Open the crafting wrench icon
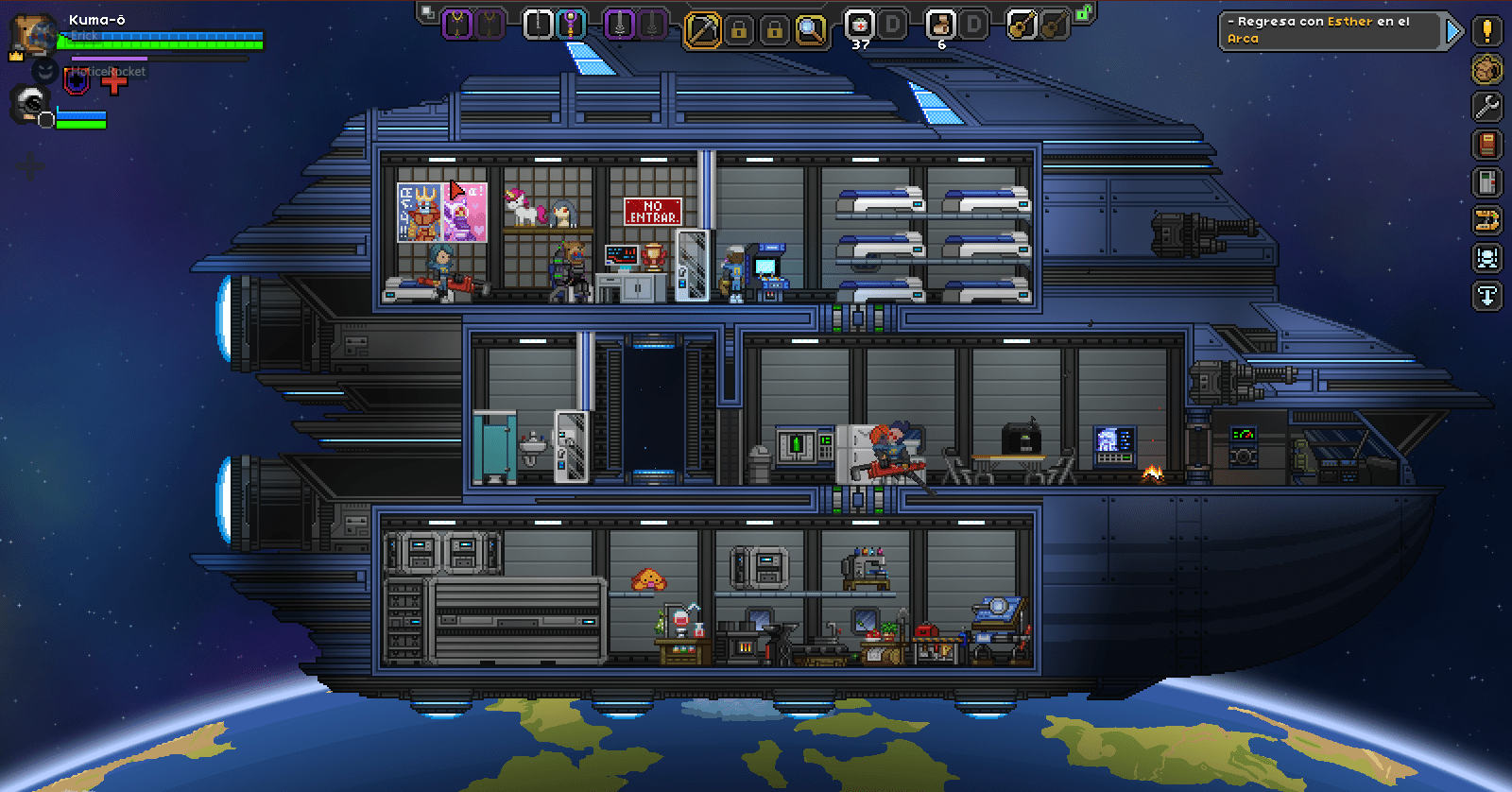This screenshot has width=1512, height=792. coord(1485,107)
